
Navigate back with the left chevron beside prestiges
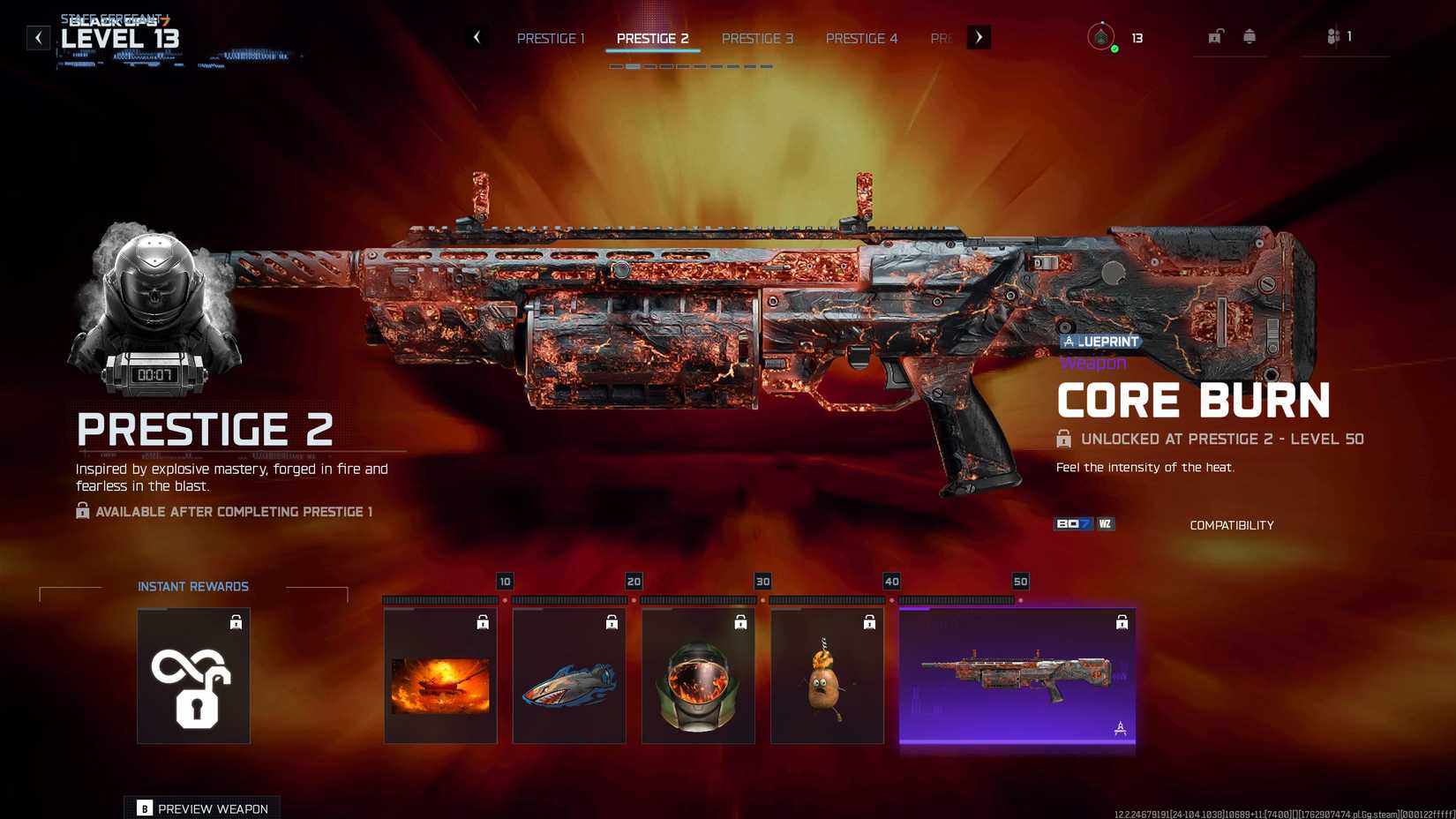point(477,37)
